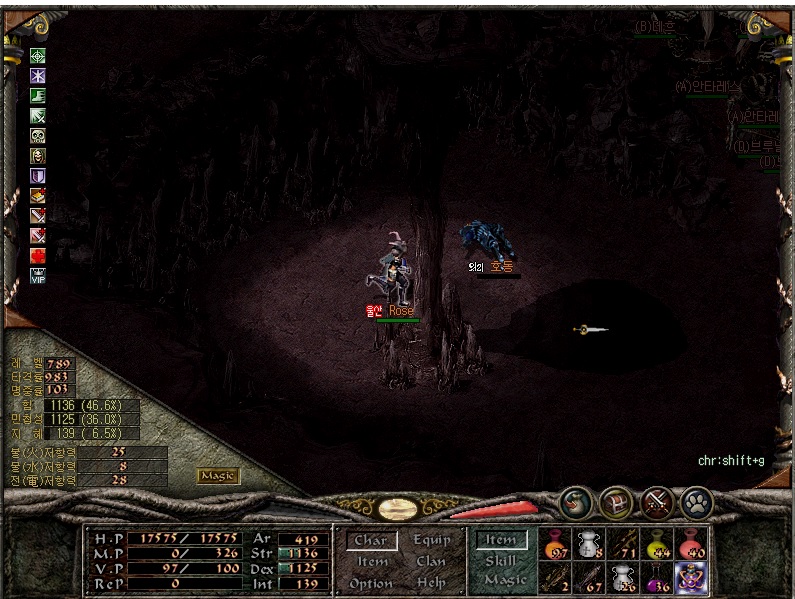Select the white flask slot with 8

590,544
